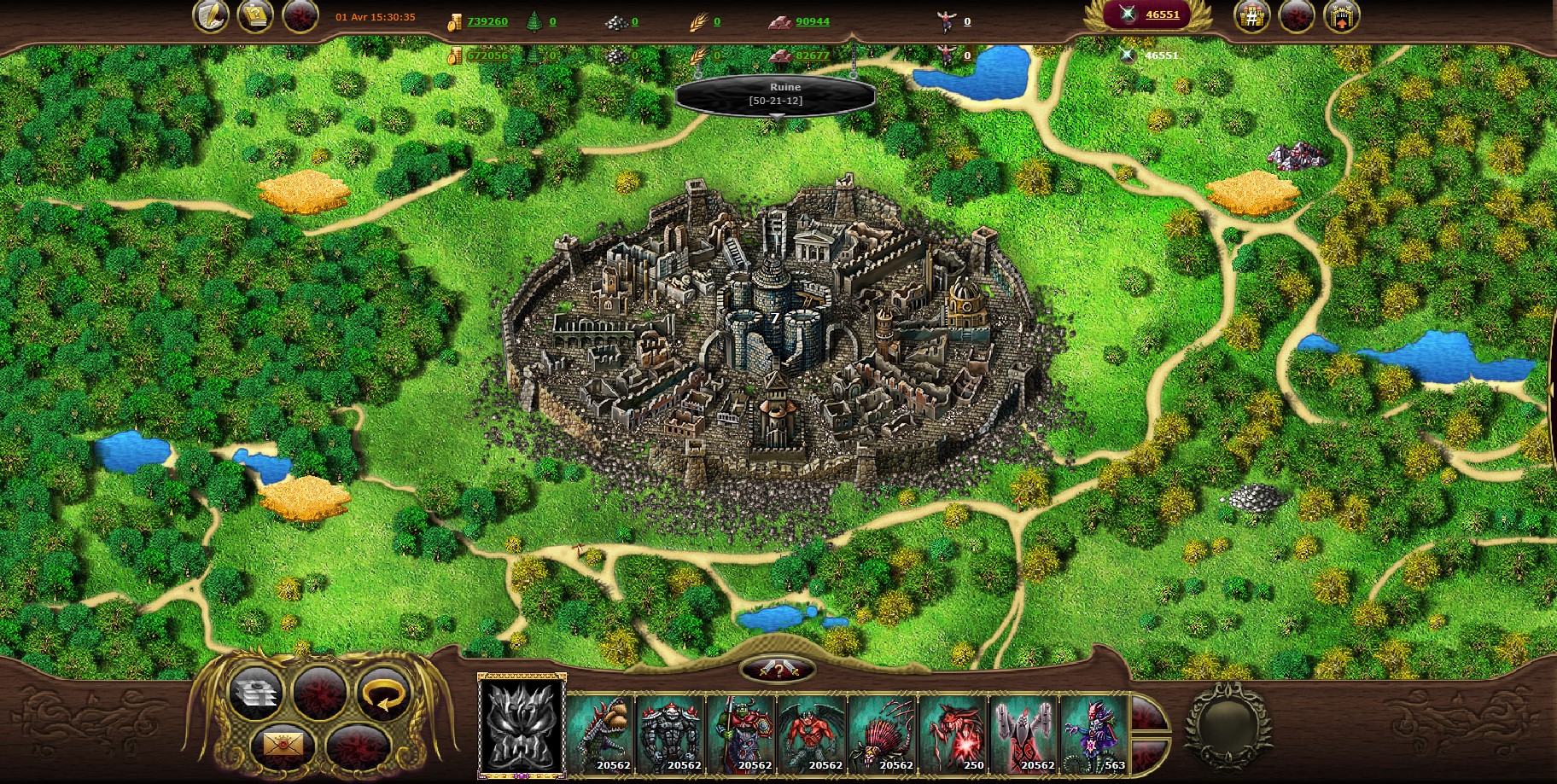The image size is (1557, 784).
Task: Select the purple sorcerer unit with 563
Action: pyautogui.click(x=1093, y=734)
